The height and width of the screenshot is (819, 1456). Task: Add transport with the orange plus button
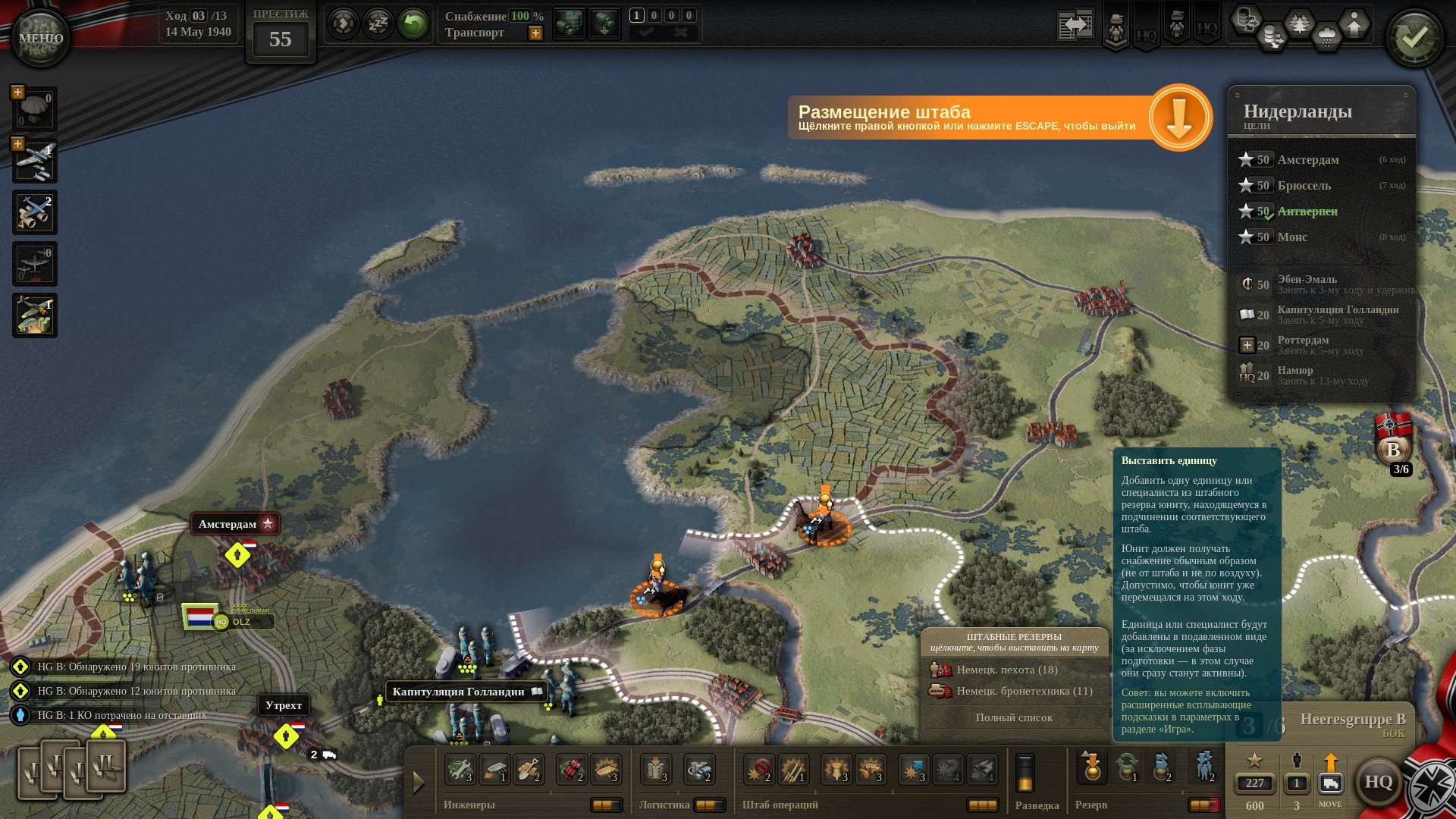535,33
